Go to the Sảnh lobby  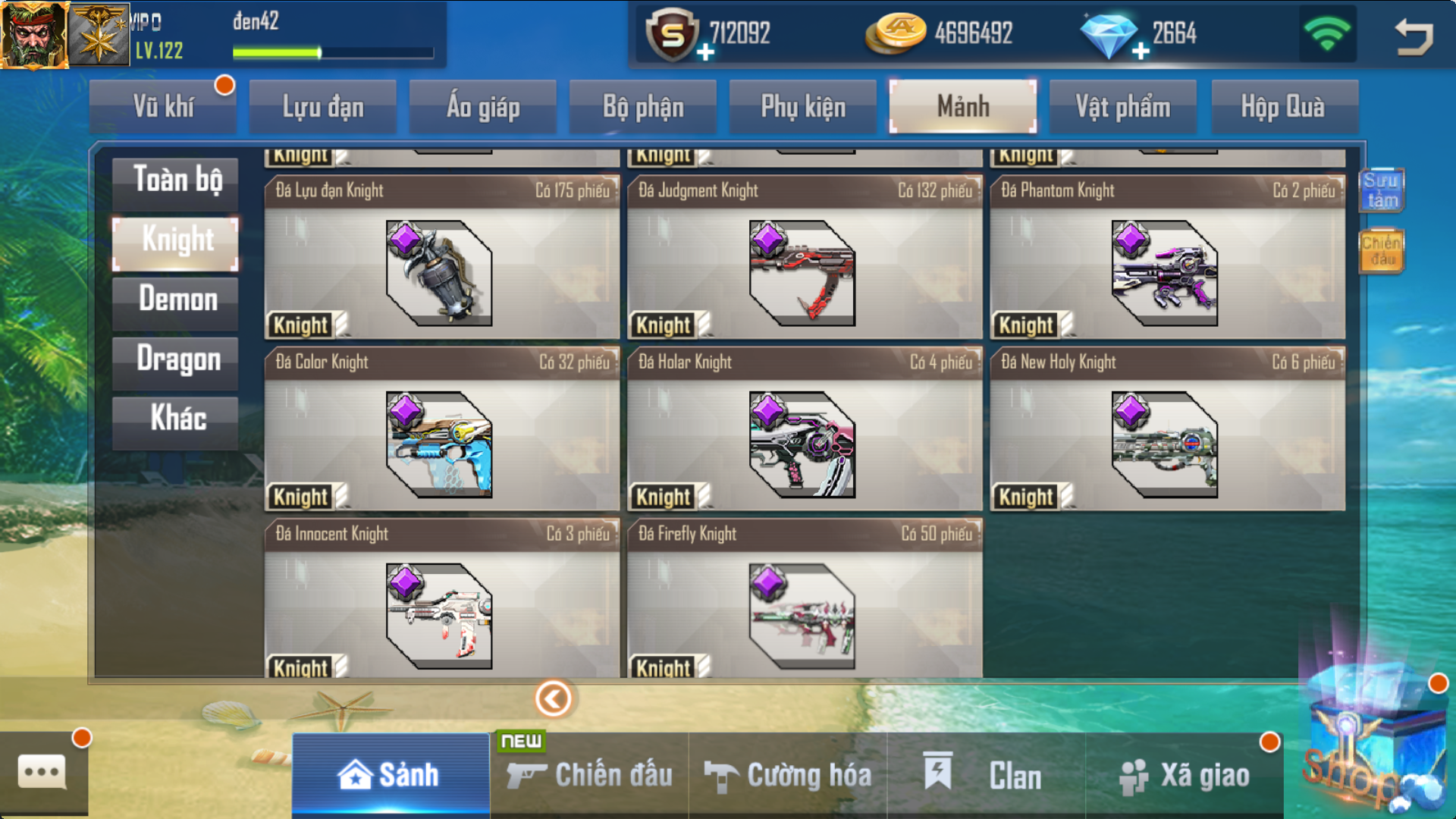pyautogui.click(x=390, y=775)
